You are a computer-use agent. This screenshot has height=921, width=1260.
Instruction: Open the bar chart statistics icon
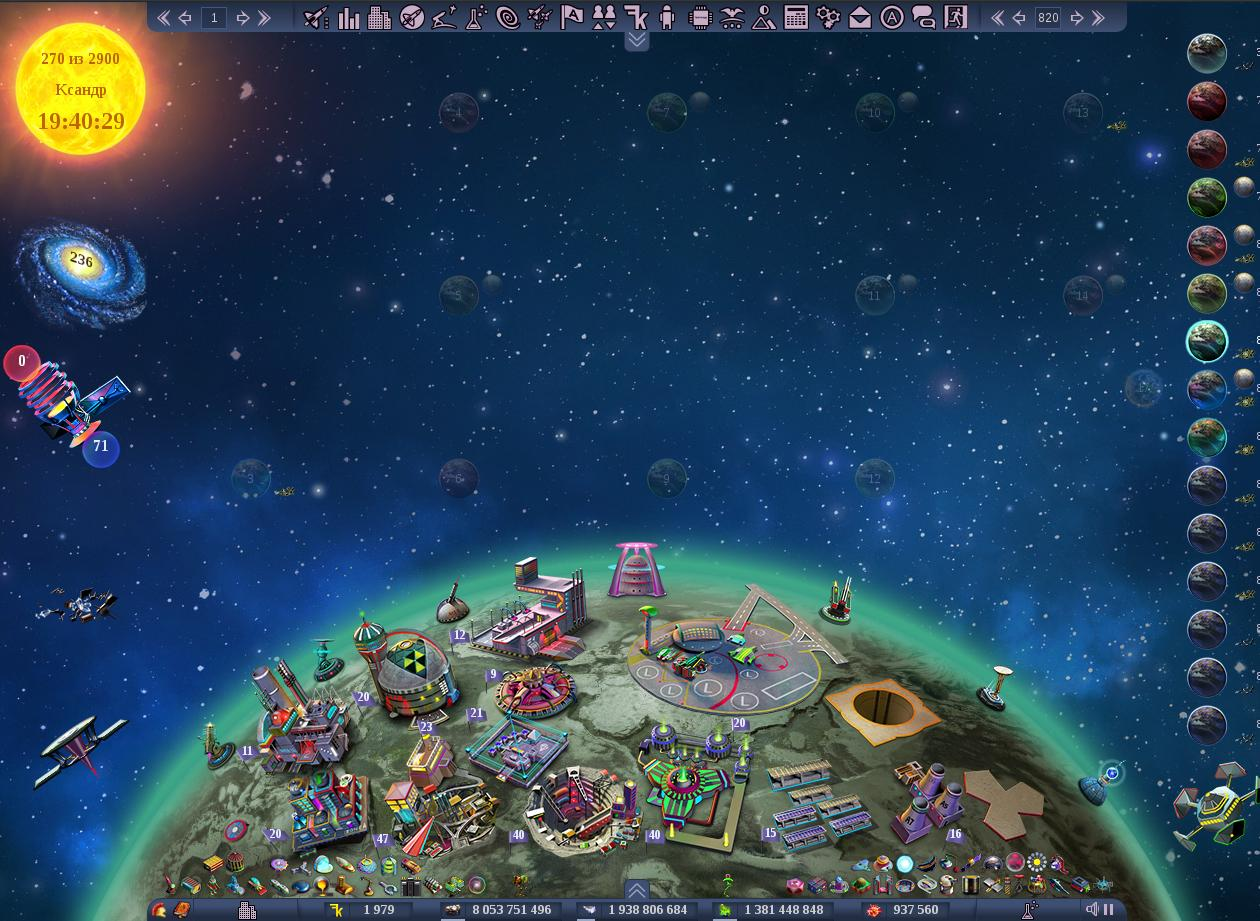tap(348, 17)
